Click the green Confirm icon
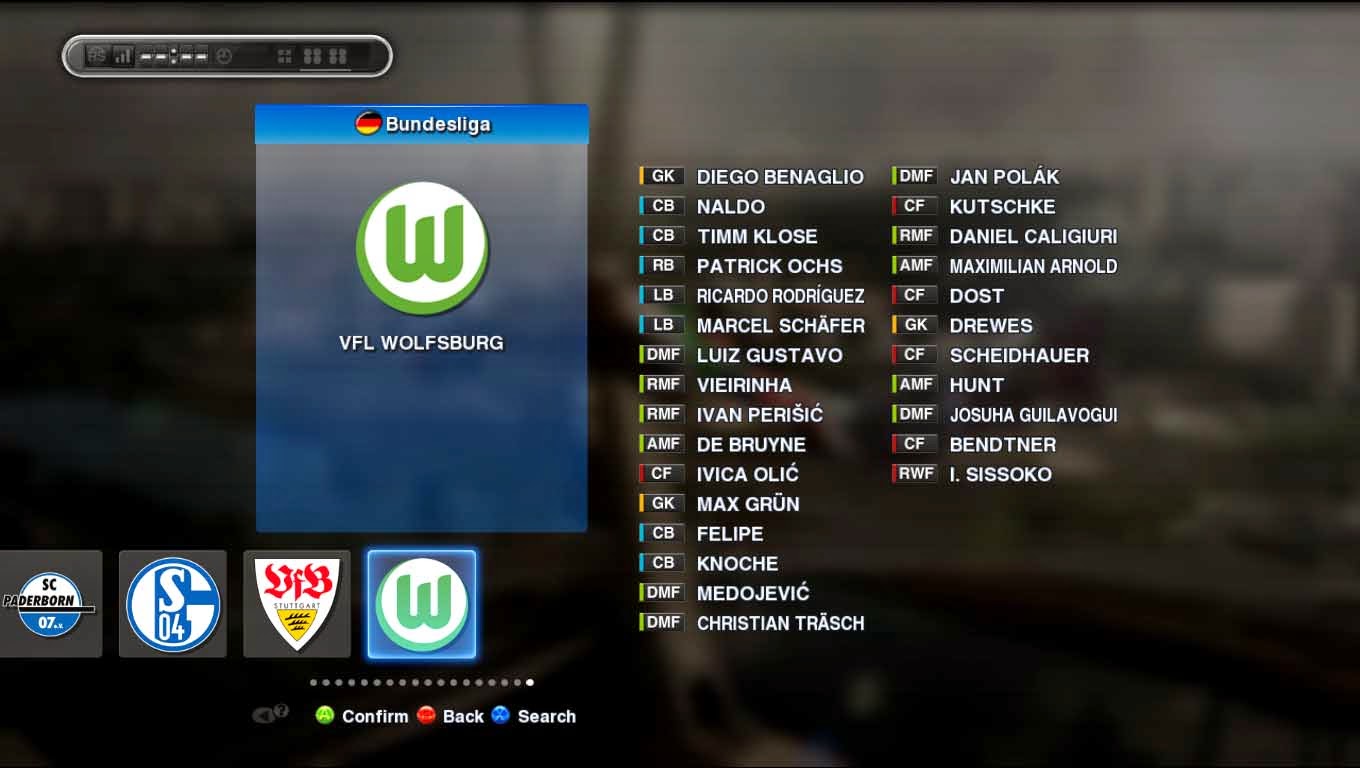1360x768 pixels. coord(326,716)
